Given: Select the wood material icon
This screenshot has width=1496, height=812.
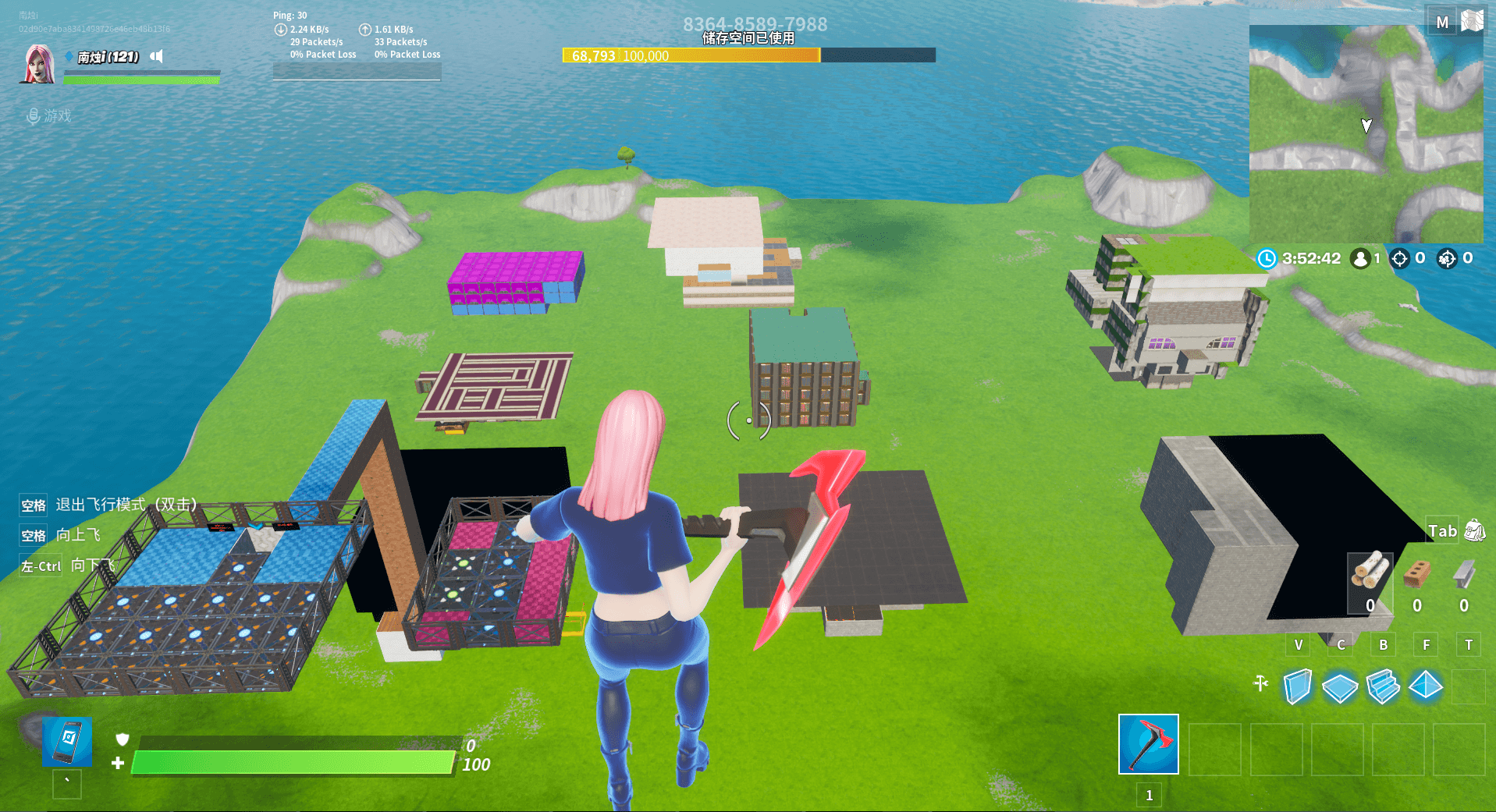Looking at the screenshot, I should (x=1370, y=573).
